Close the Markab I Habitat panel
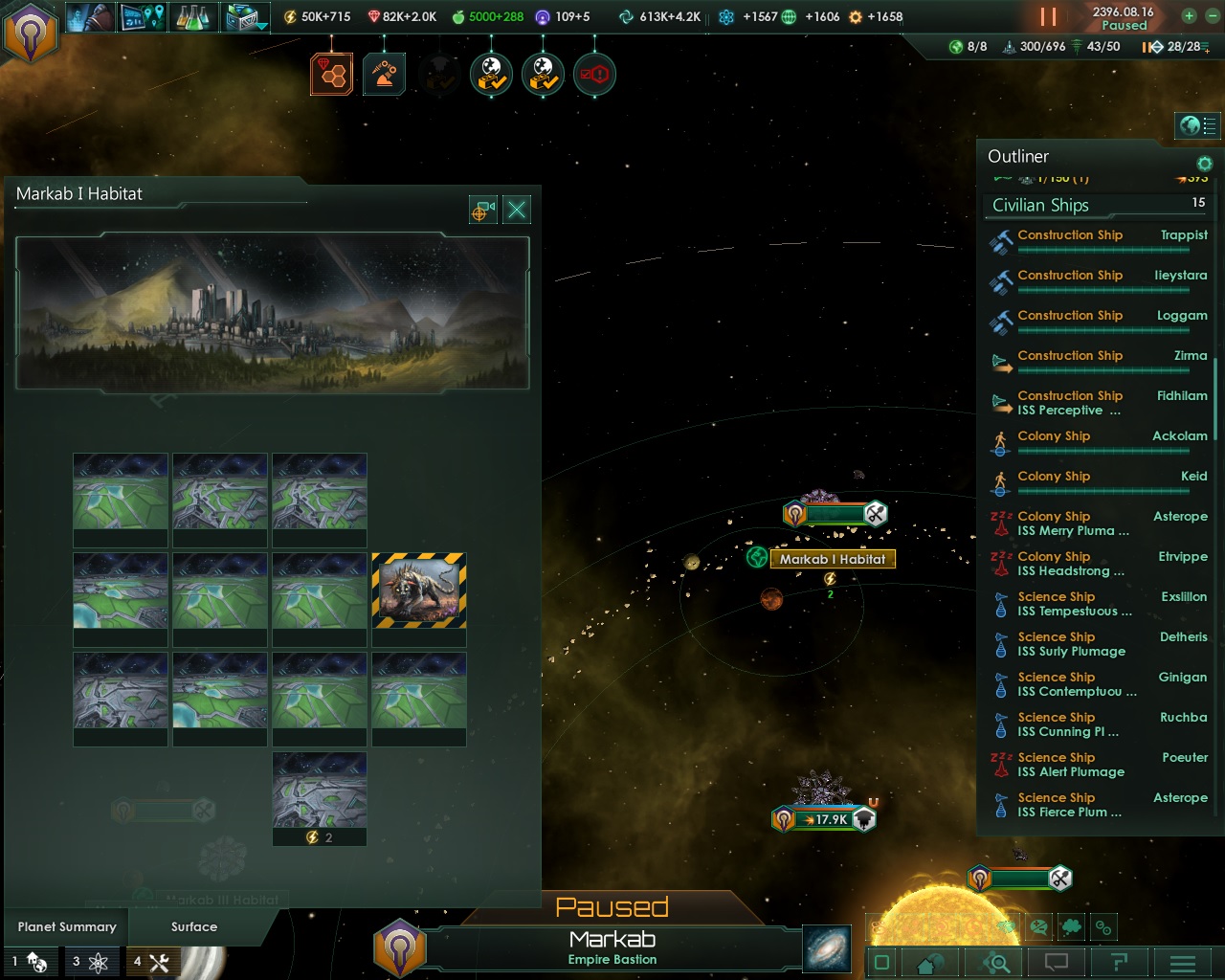This screenshot has height=980, width=1225. [517, 210]
